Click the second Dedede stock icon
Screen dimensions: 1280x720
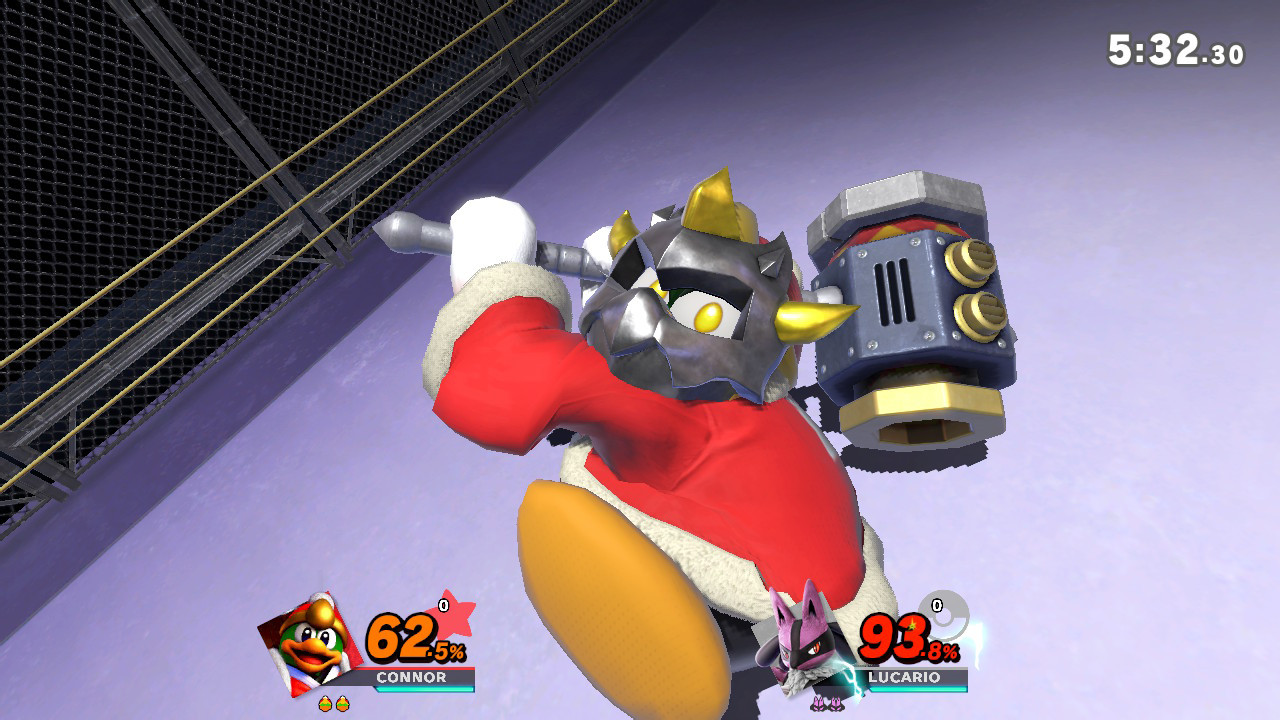341,701
